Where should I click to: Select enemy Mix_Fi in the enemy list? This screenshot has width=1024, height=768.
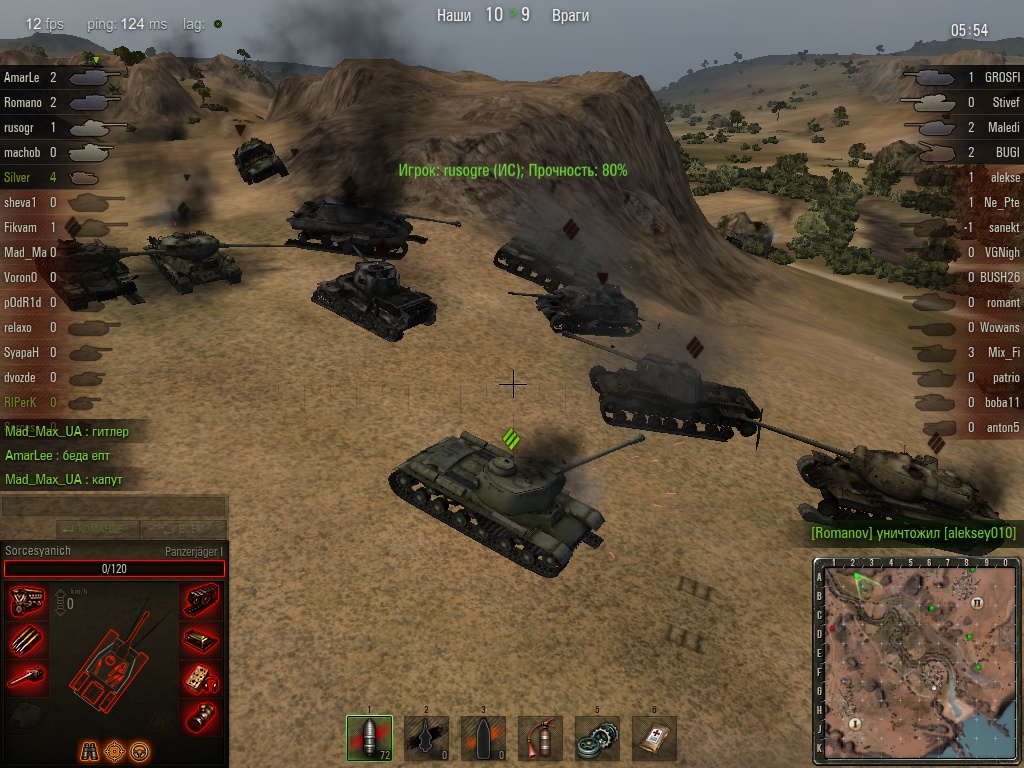[1000, 352]
